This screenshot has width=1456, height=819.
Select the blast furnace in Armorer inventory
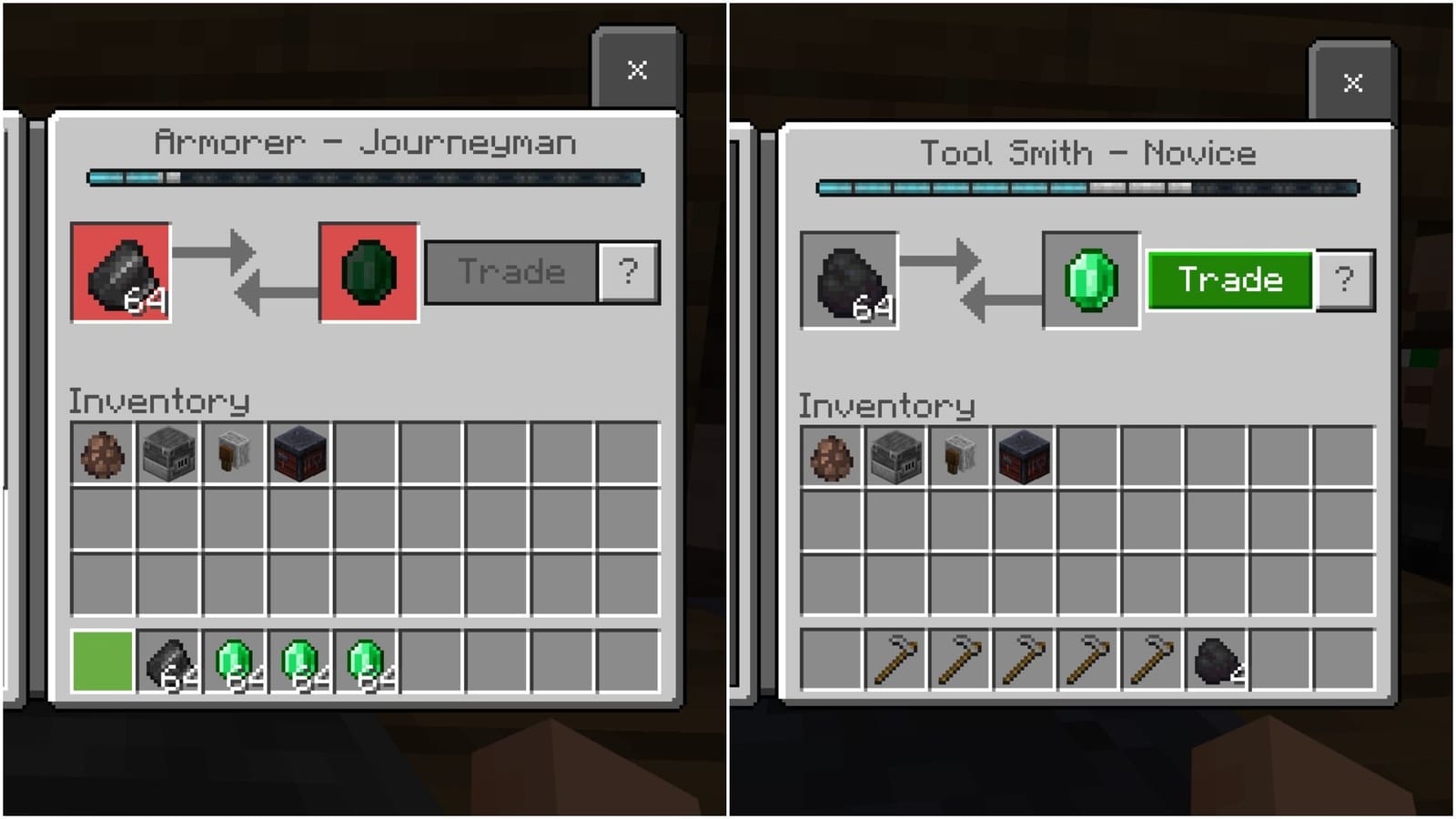click(x=167, y=455)
